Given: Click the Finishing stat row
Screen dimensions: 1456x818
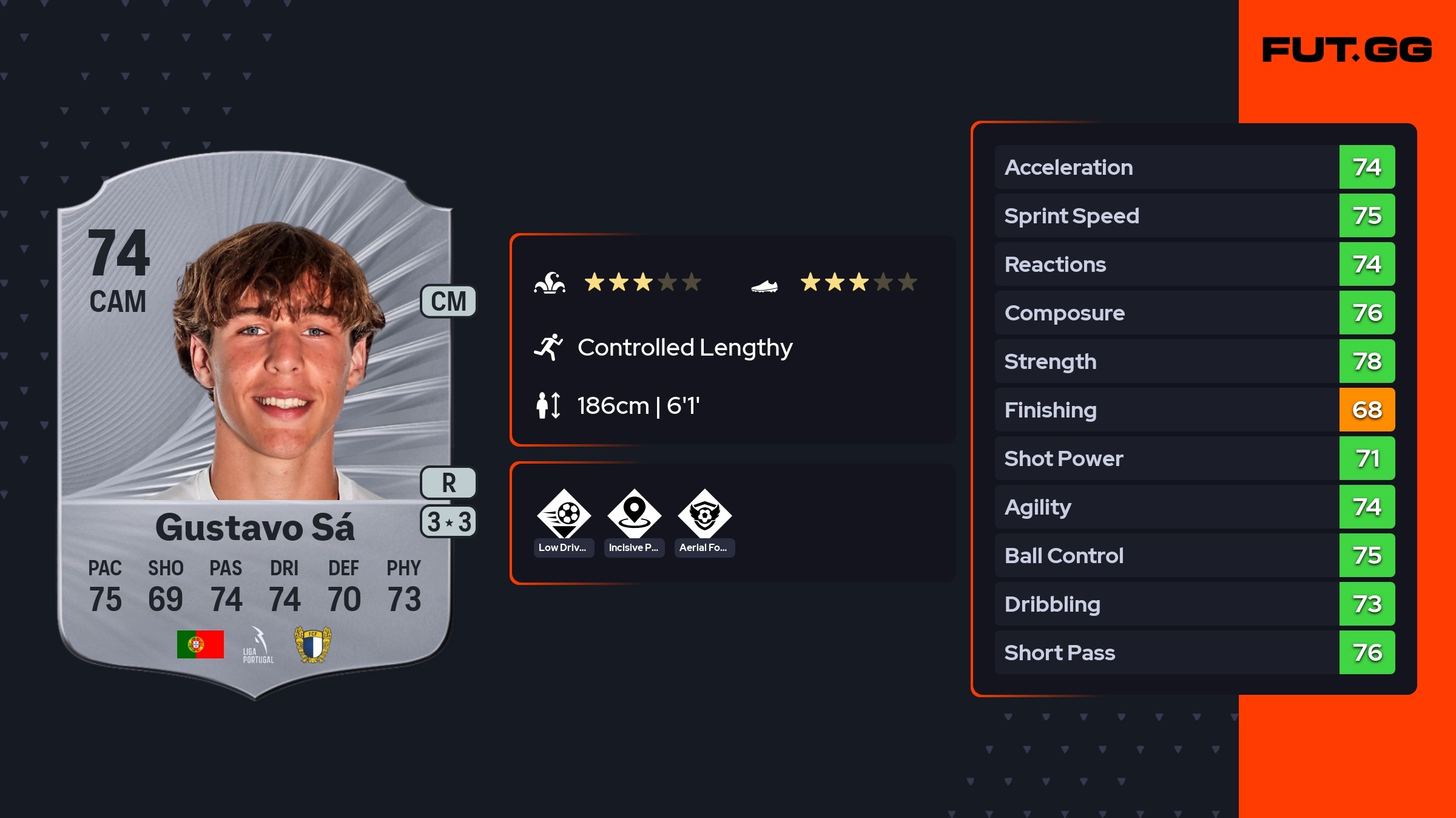Looking at the screenshot, I should click(1194, 410).
